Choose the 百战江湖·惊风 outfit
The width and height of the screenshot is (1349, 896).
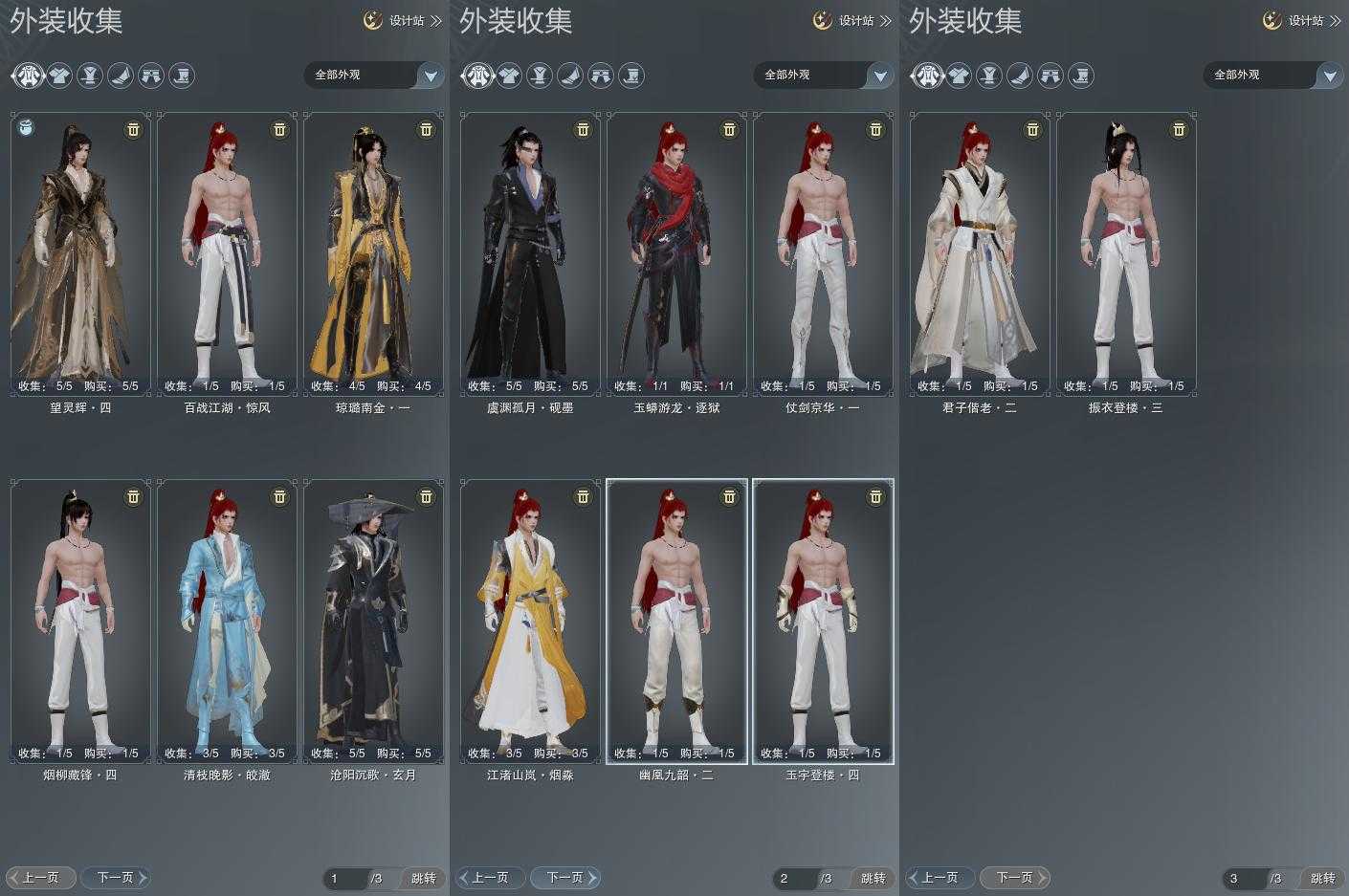click(x=227, y=253)
